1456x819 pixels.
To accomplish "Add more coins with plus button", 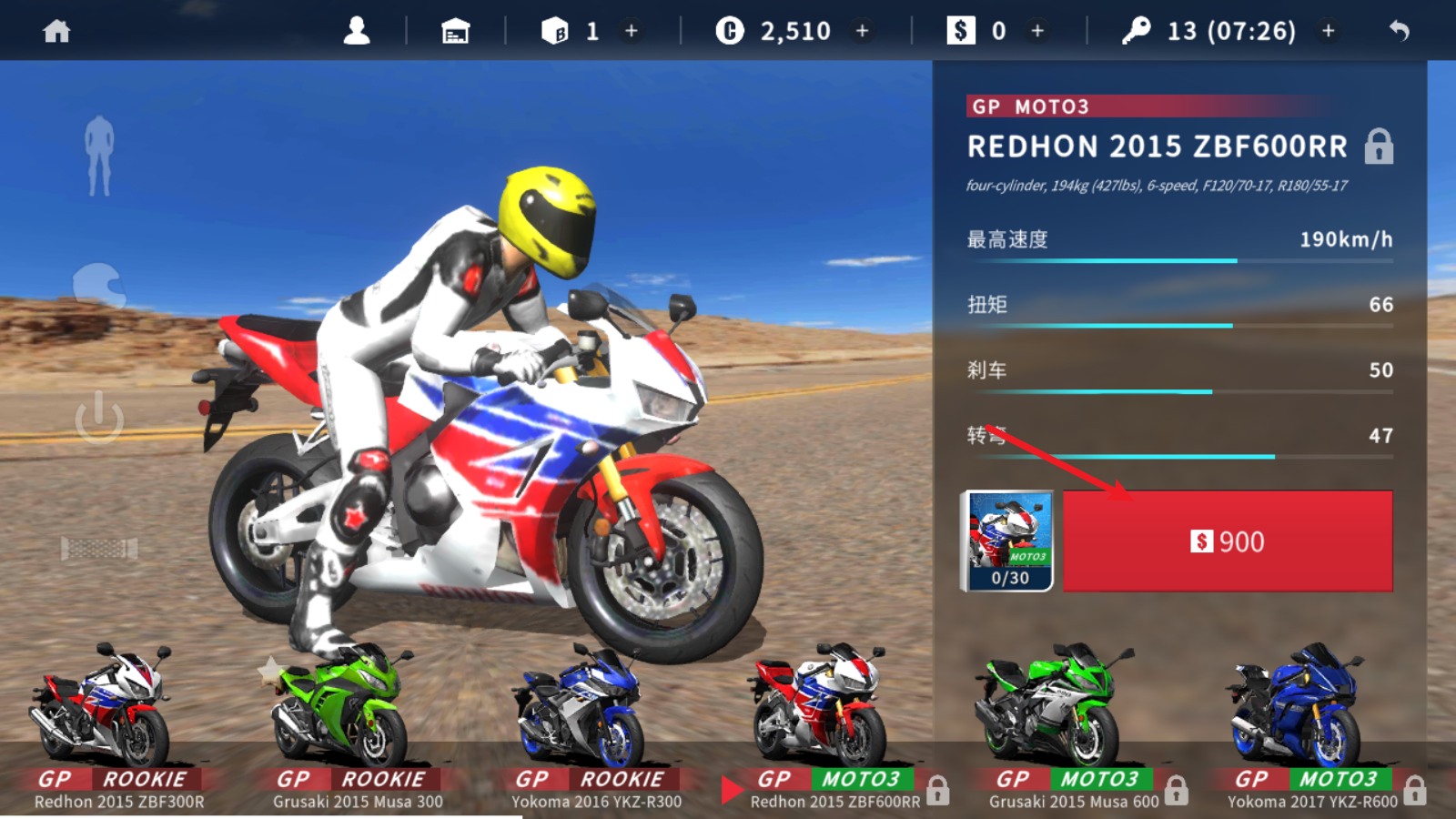I will click(x=862, y=32).
